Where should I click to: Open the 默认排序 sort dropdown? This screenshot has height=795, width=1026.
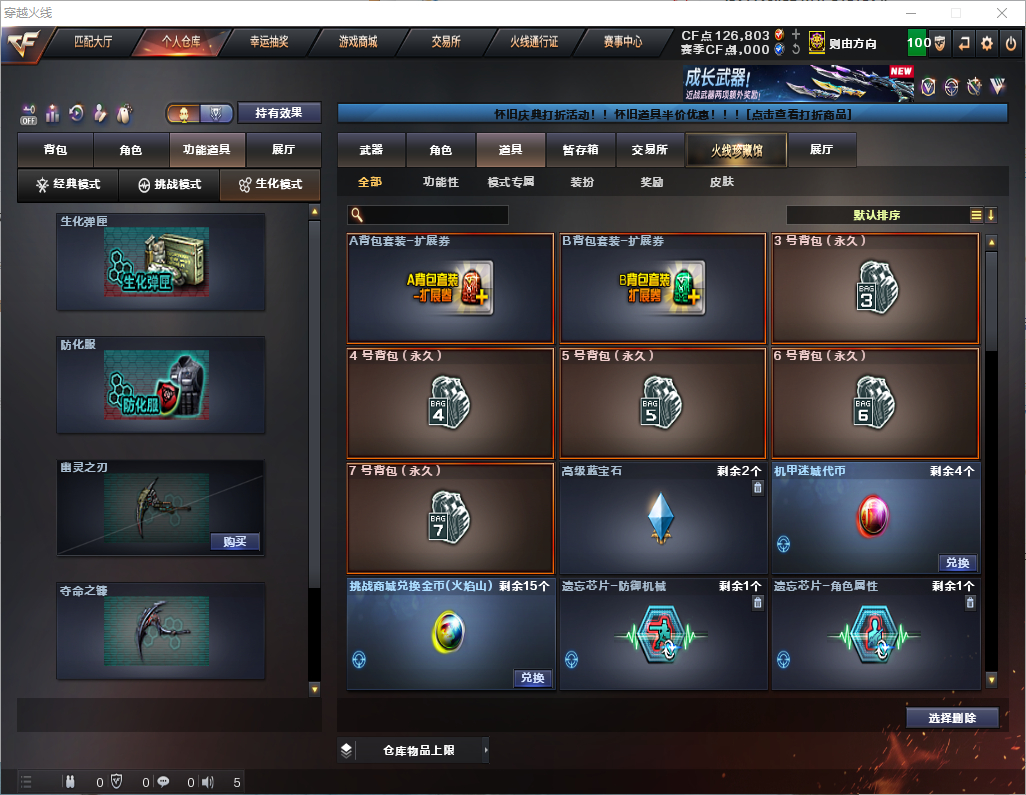877,215
